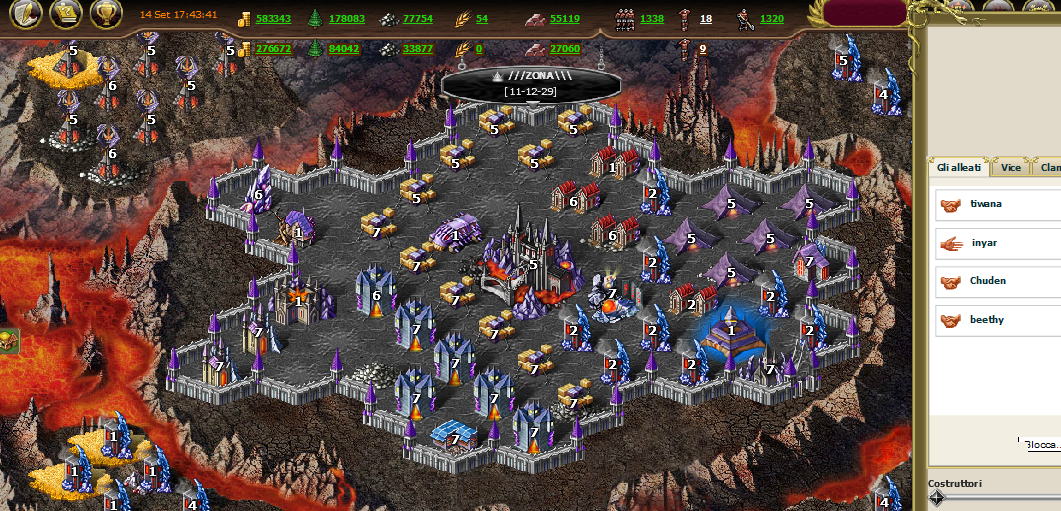This screenshot has height=511, width=1061.
Task: Click the gold amount 583343
Action: click(273, 19)
